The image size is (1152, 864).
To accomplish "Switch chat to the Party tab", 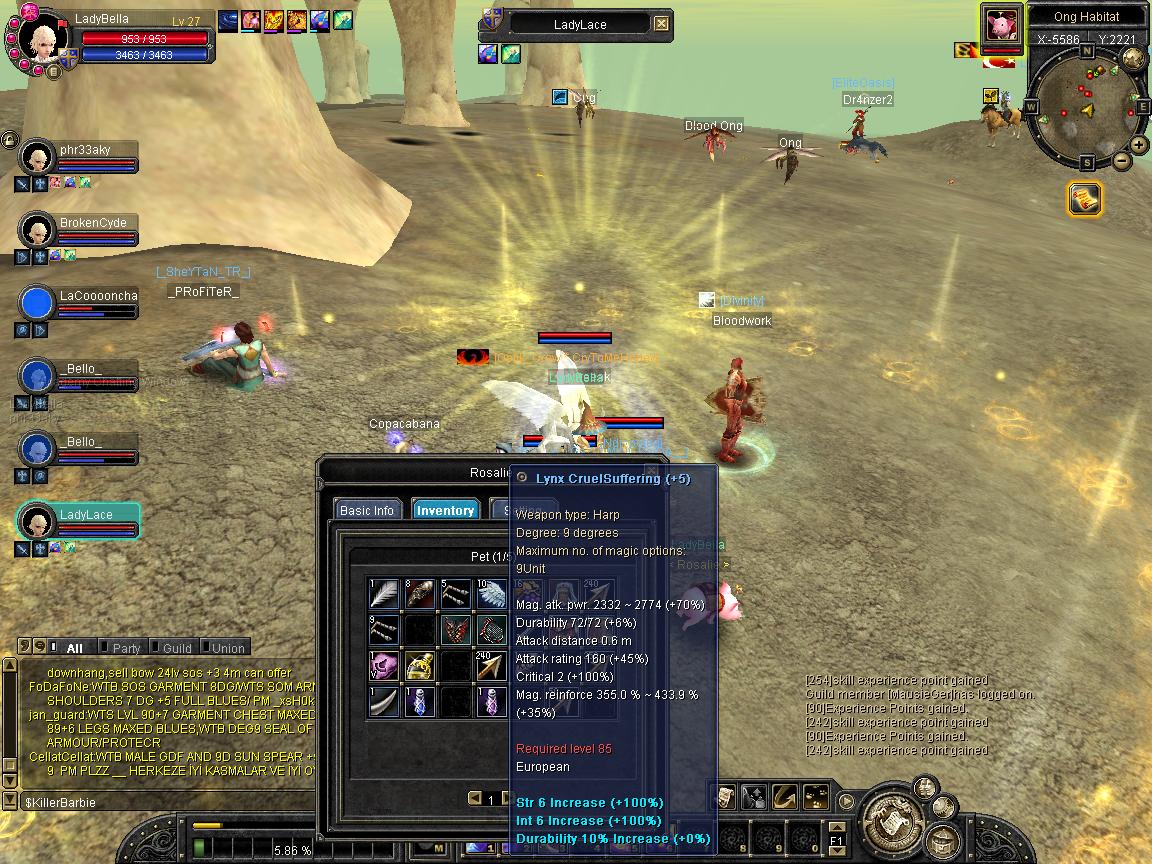I will pos(126,648).
